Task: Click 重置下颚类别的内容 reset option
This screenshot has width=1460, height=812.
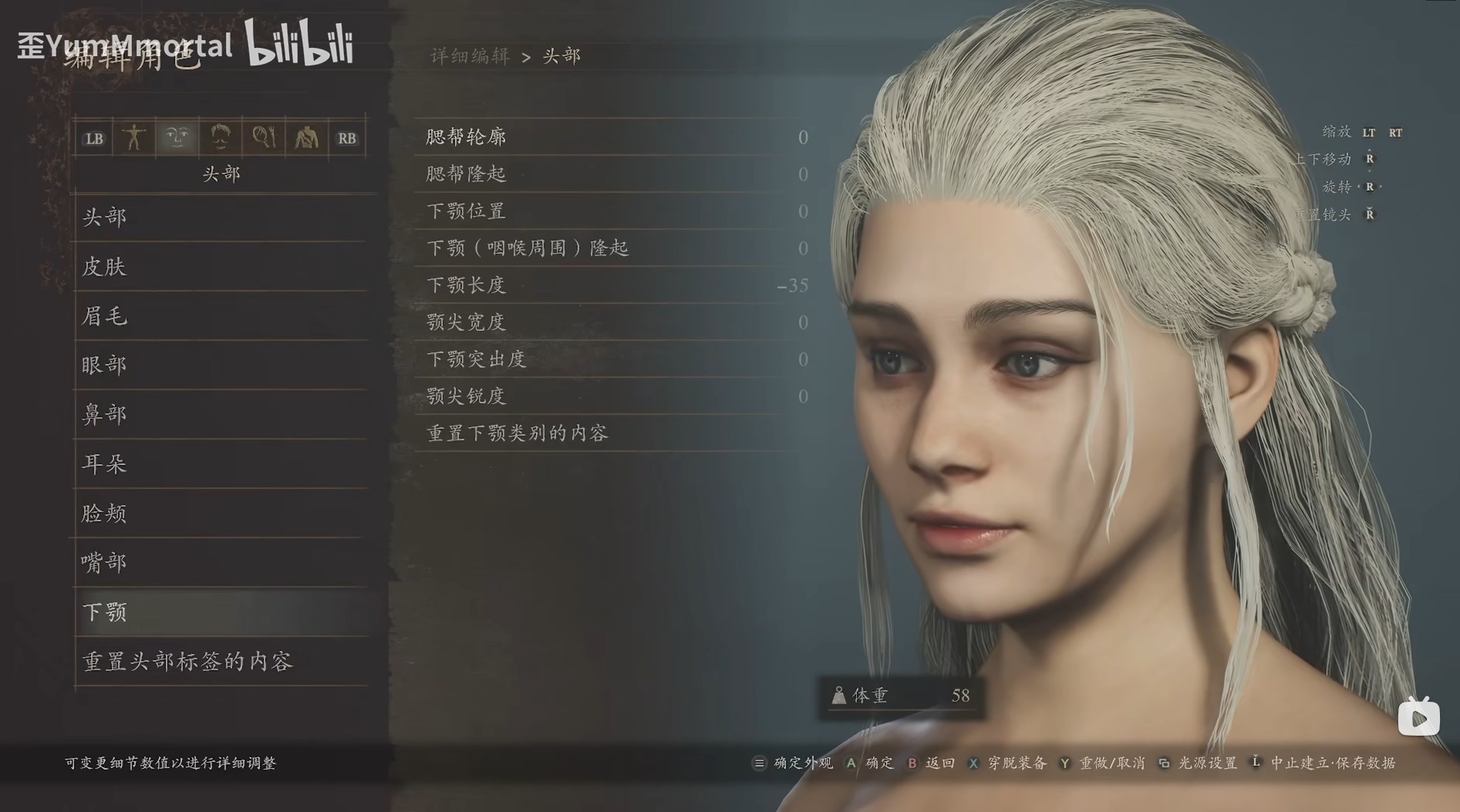Action: click(515, 433)
